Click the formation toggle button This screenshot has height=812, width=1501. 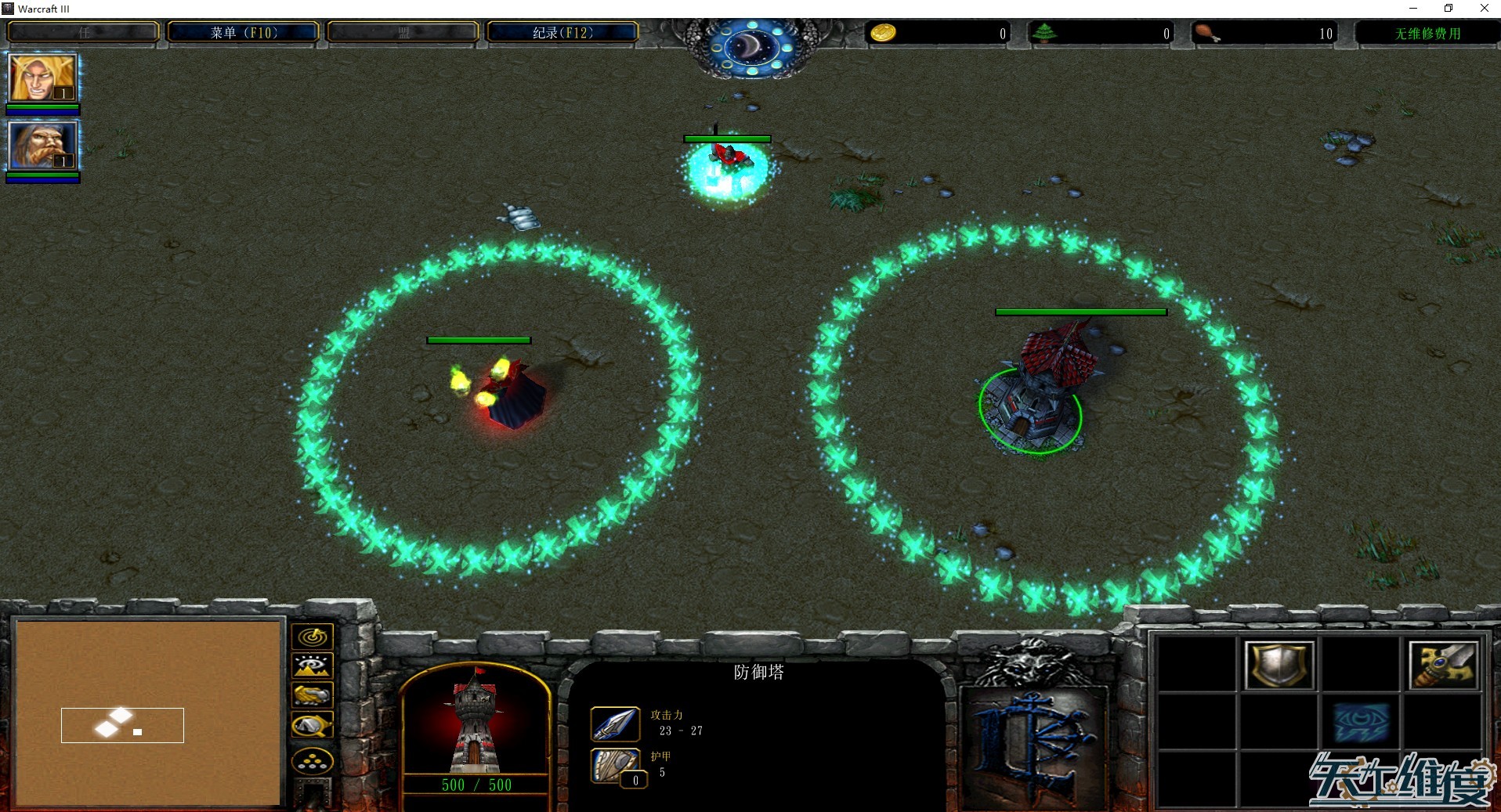(x=312, y=760)
